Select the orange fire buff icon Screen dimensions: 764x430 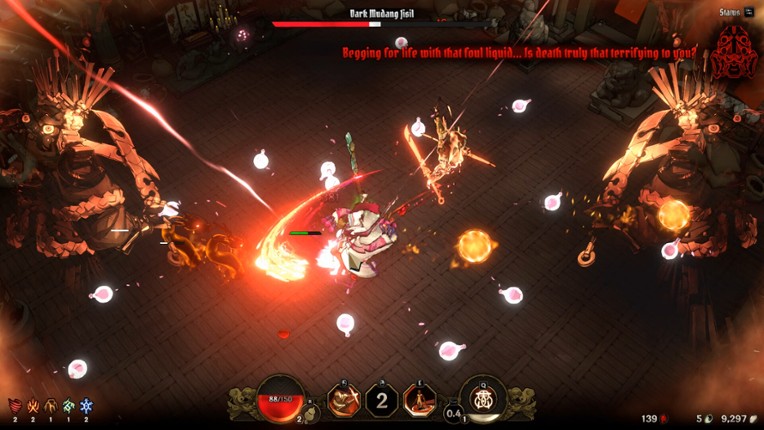coord(33,405)
